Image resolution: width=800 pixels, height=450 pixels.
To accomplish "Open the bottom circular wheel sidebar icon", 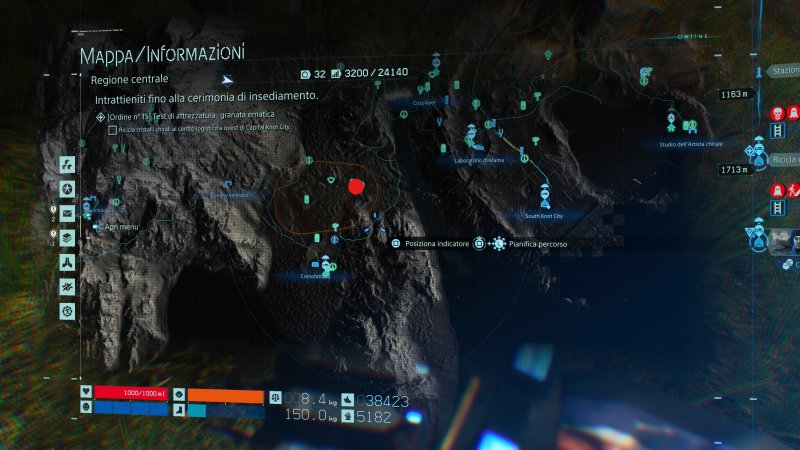I will [66, 311].
